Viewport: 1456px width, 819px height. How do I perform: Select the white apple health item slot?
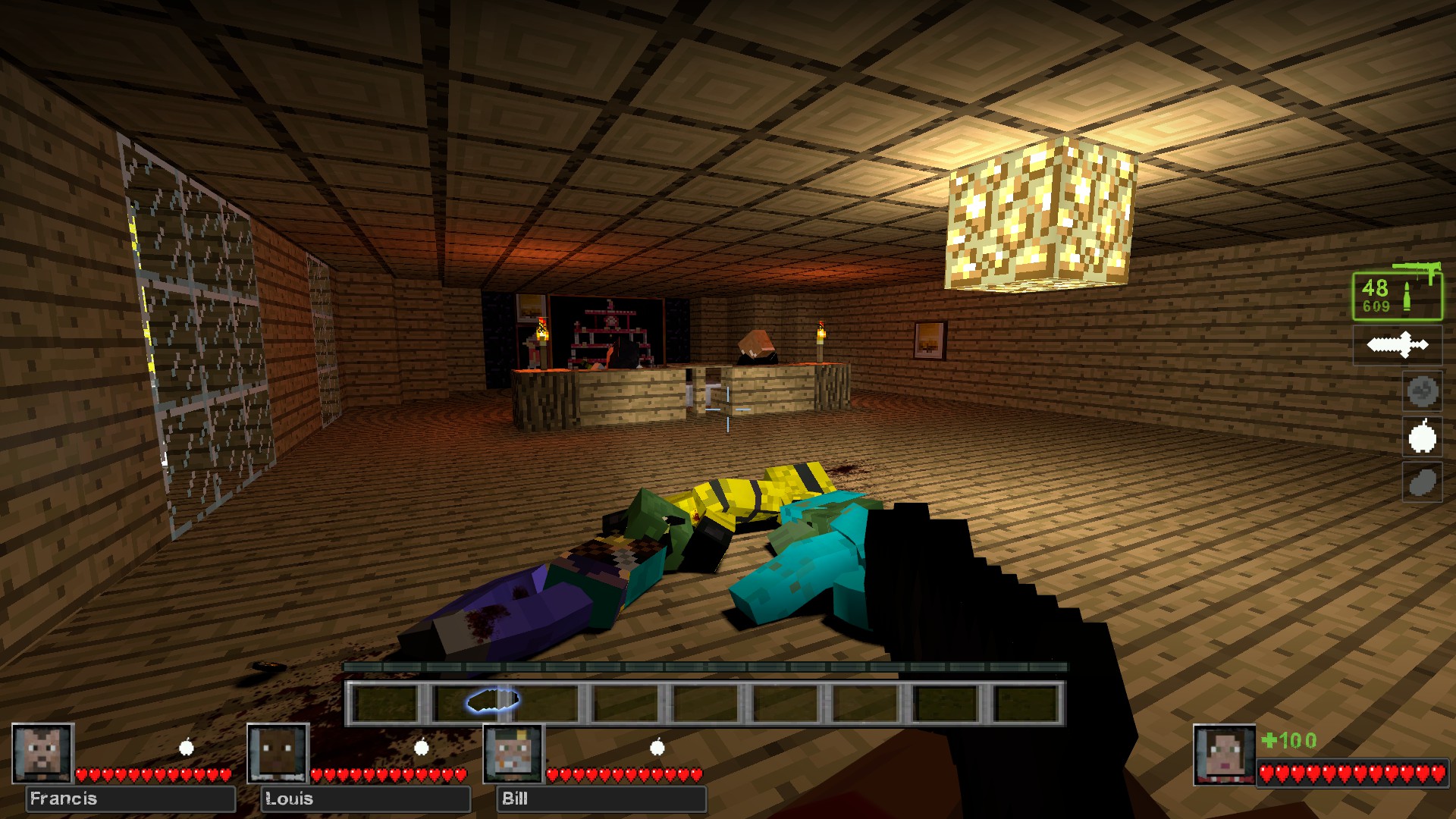pyautogui.click(x=1422, y=437)
